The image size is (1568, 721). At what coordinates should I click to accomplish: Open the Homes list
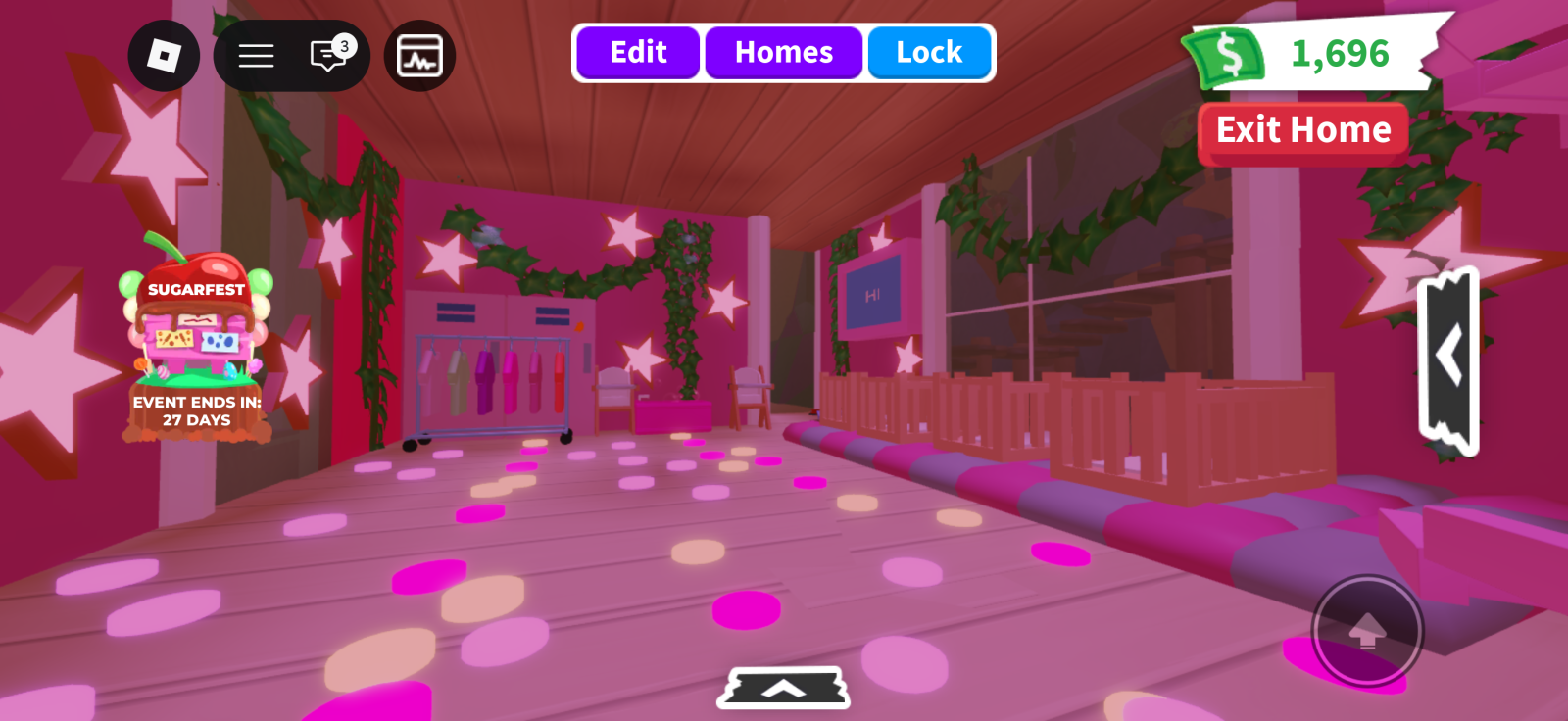click(x=783, y=53)
